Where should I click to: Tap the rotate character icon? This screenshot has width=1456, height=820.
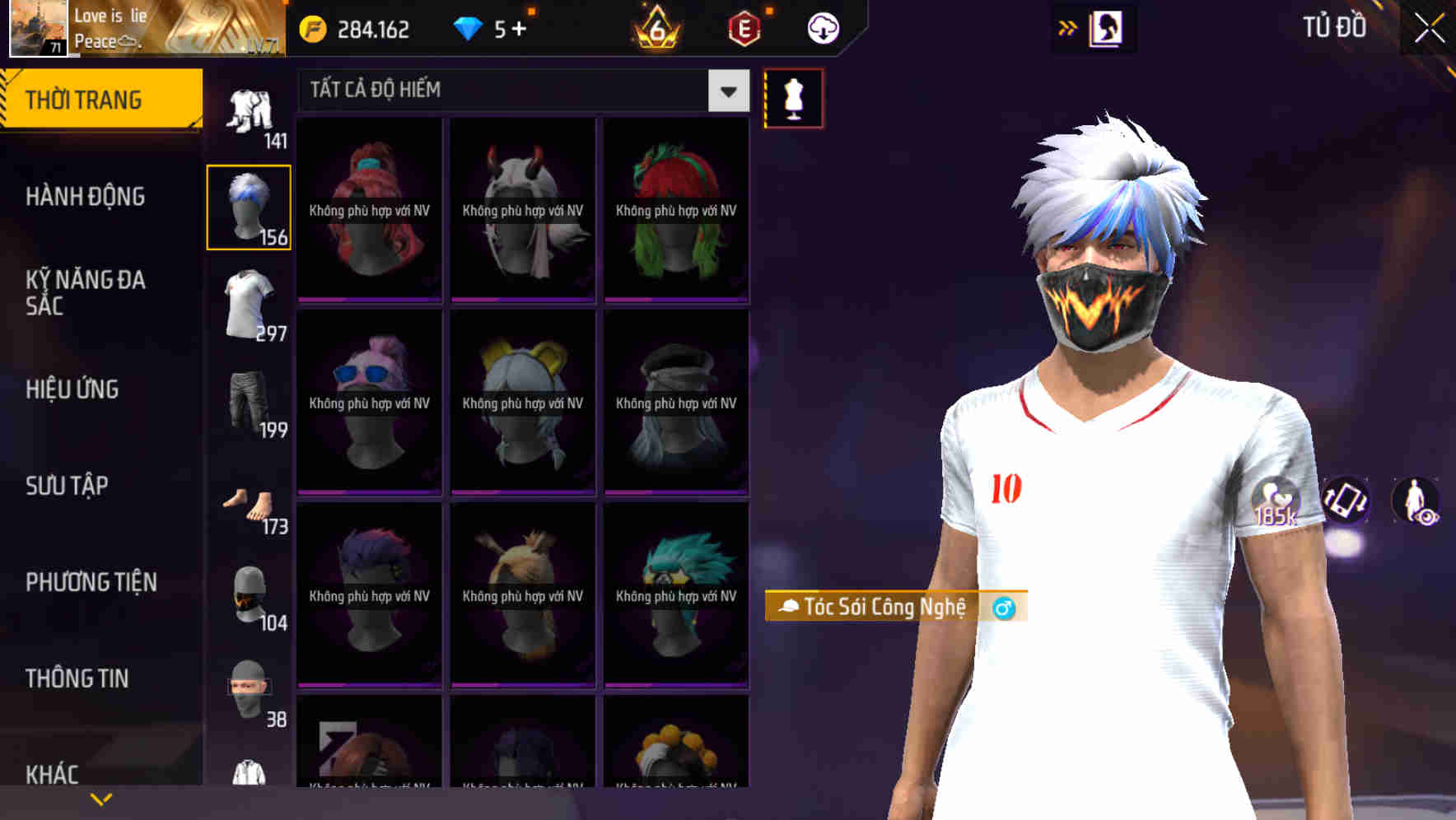pyautogui.click(x=1345, y=502)
